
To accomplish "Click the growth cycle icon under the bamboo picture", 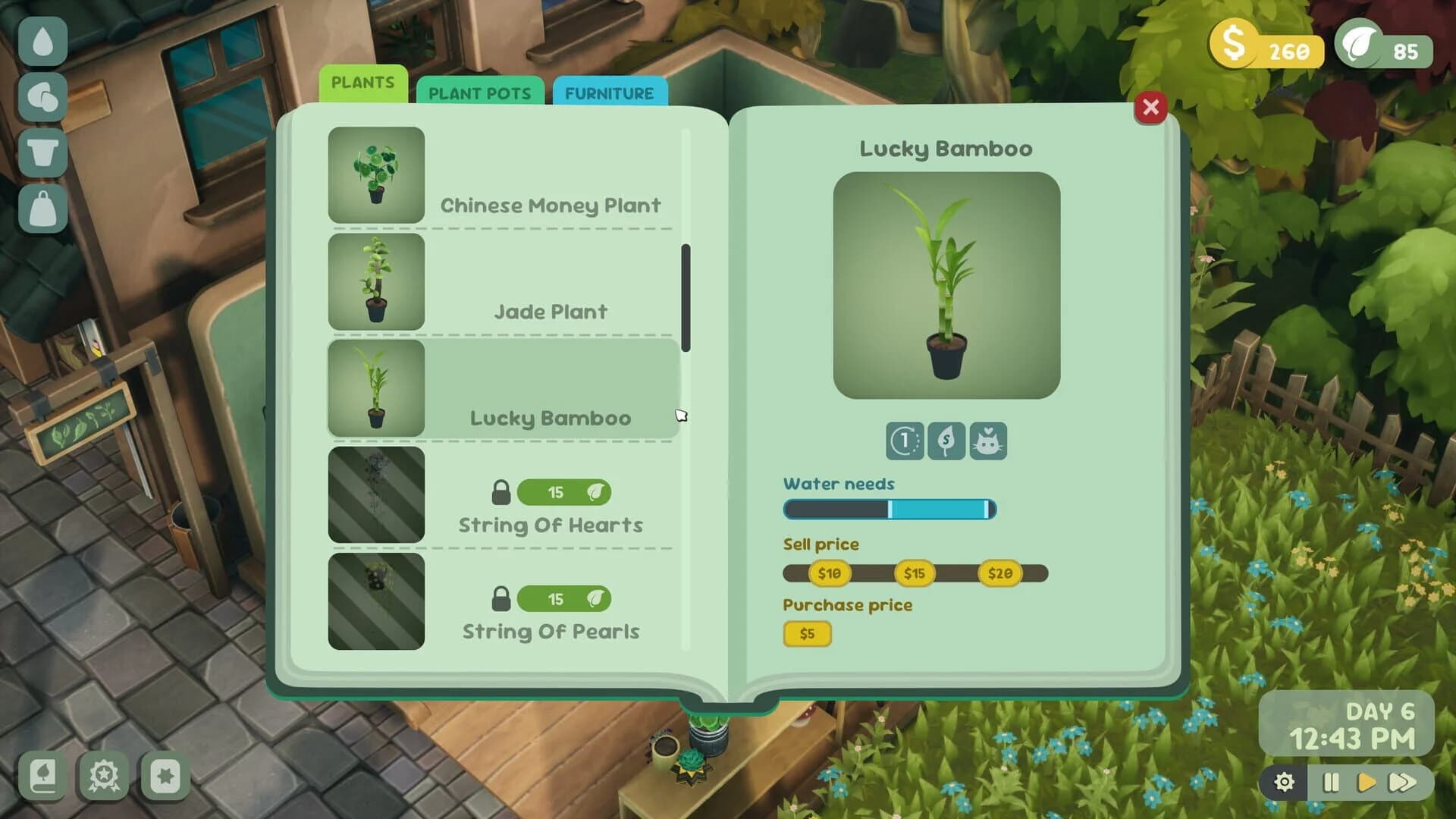I will [904, 442].
